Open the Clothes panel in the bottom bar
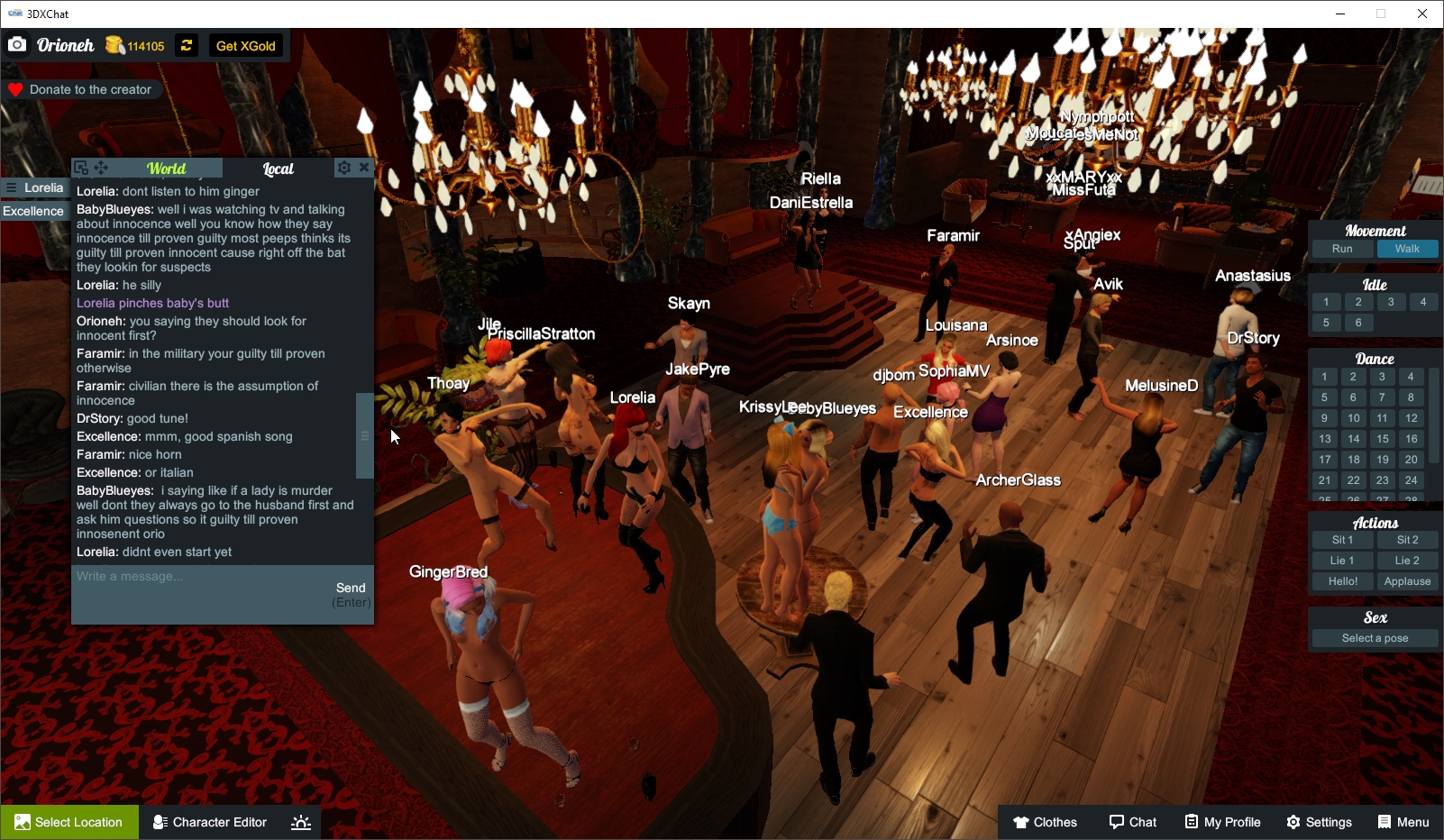This screenshot has height=840, width=1444. point(1046,822)
